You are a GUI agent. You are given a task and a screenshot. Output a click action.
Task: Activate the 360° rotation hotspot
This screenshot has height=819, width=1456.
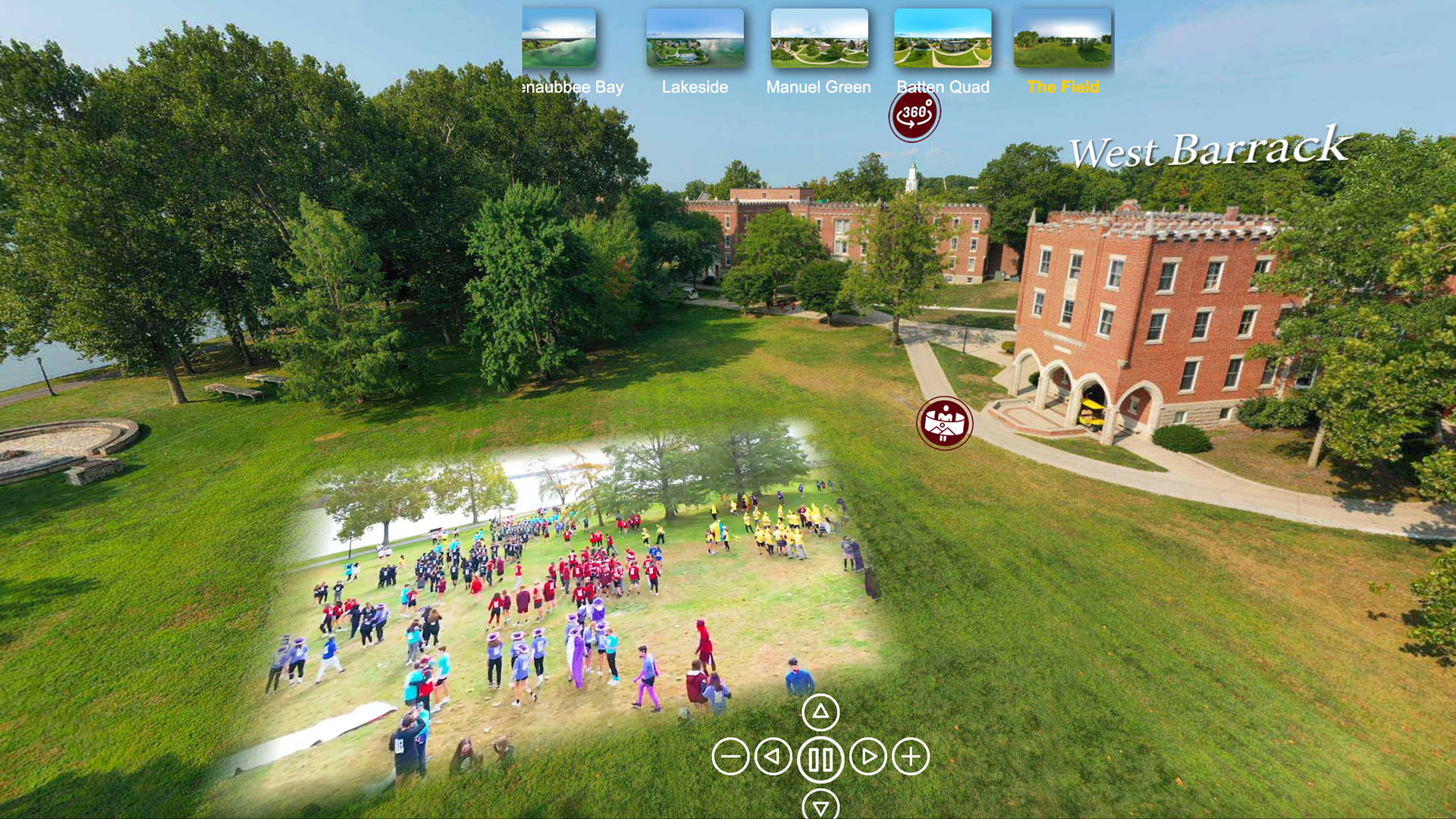pos(915,114)
